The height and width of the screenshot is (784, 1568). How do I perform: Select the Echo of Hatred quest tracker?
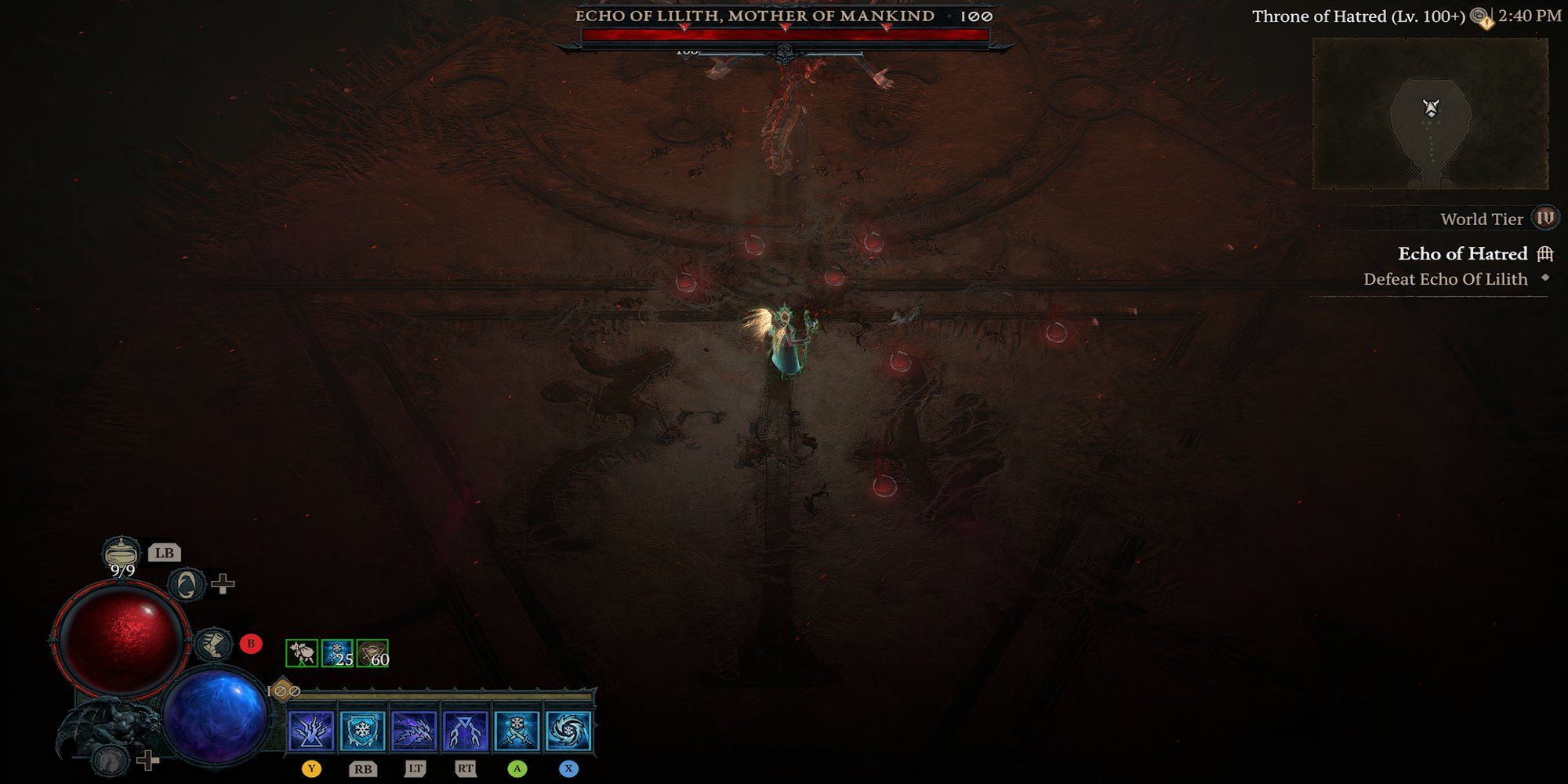tap(1463, 254)
